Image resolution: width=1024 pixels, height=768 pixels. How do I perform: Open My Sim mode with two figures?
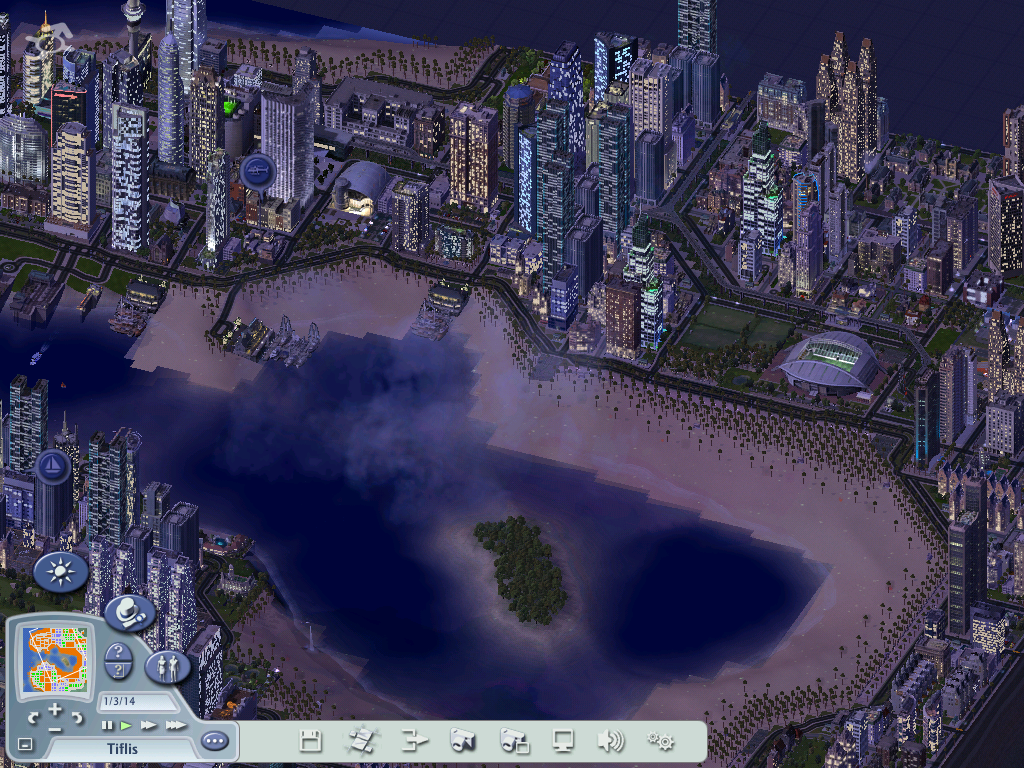[167, 665]
